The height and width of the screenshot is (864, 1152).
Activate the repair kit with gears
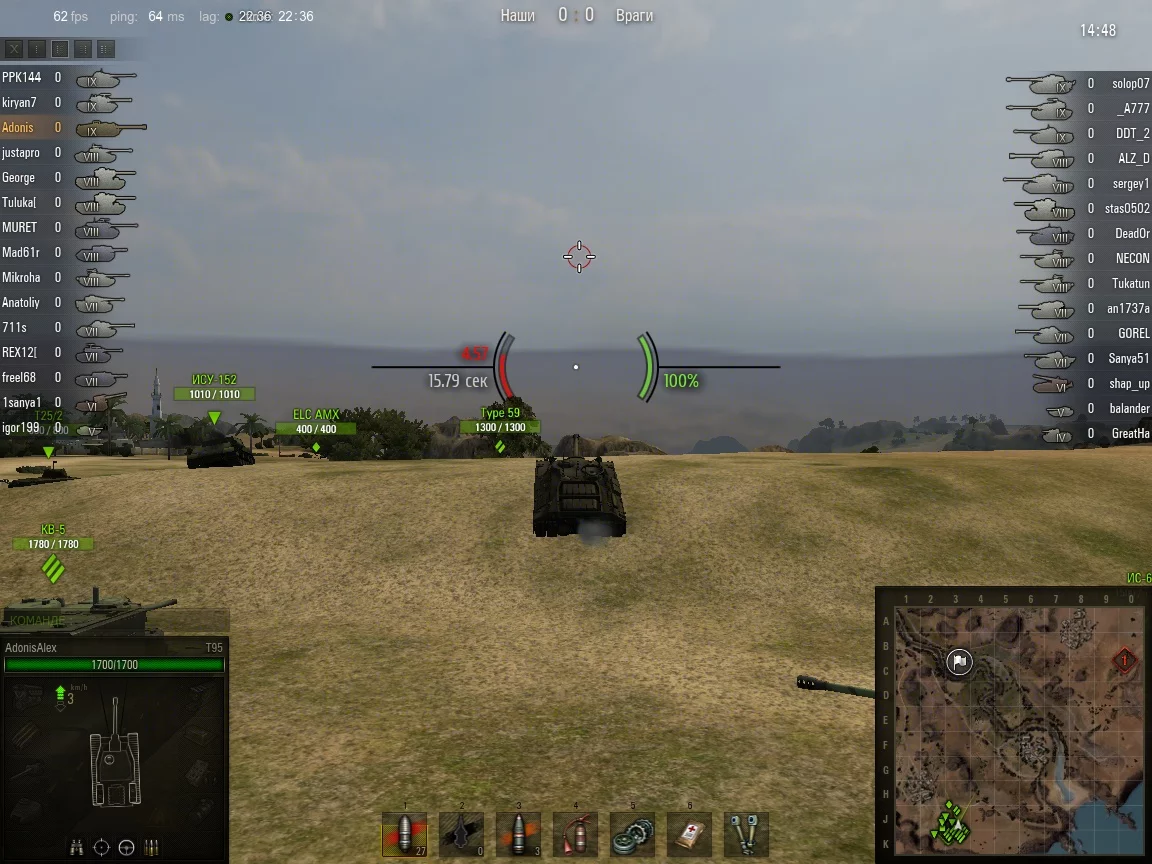(632, 834)
